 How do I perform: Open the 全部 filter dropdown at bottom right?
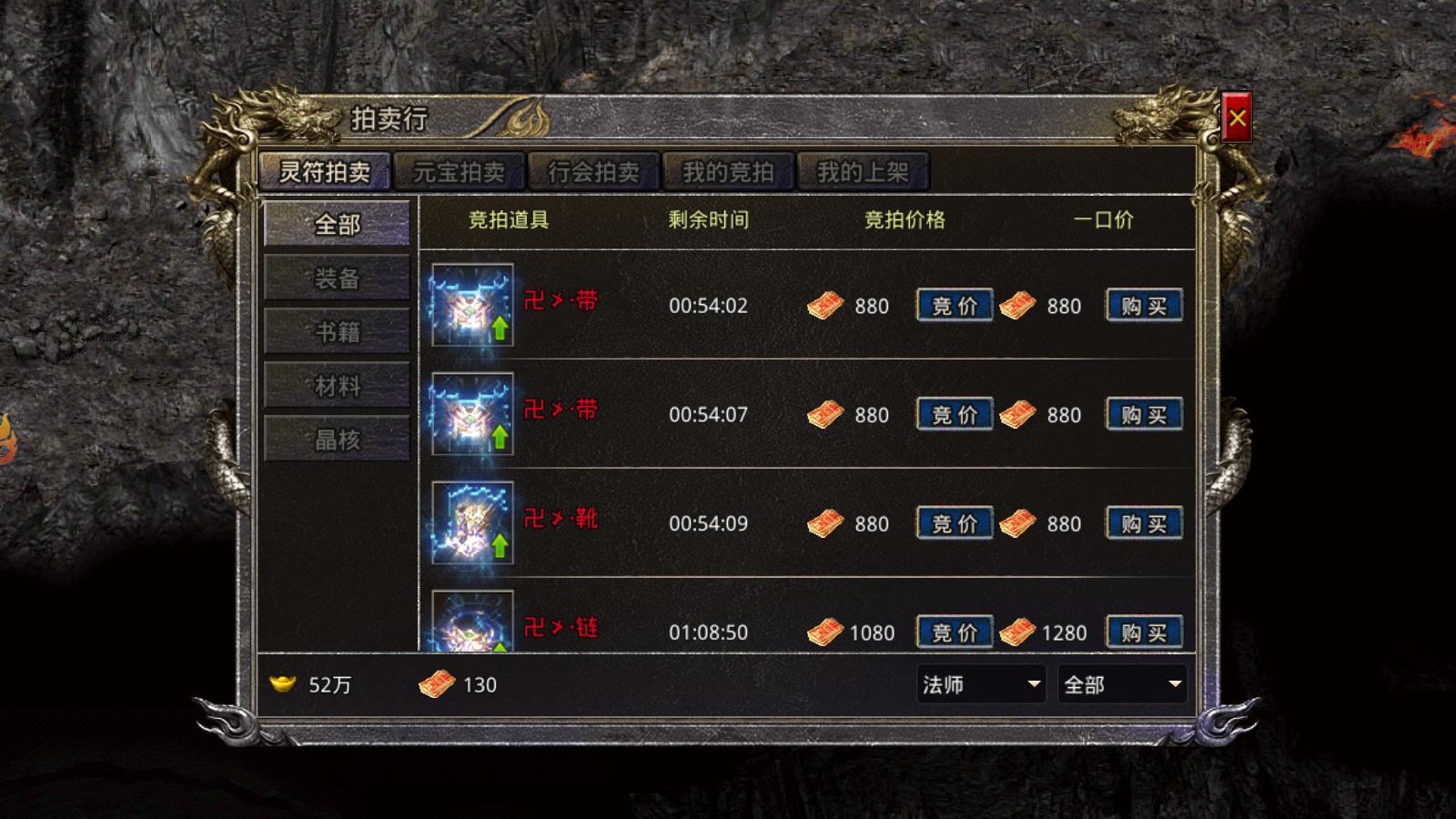point(1123,685)
